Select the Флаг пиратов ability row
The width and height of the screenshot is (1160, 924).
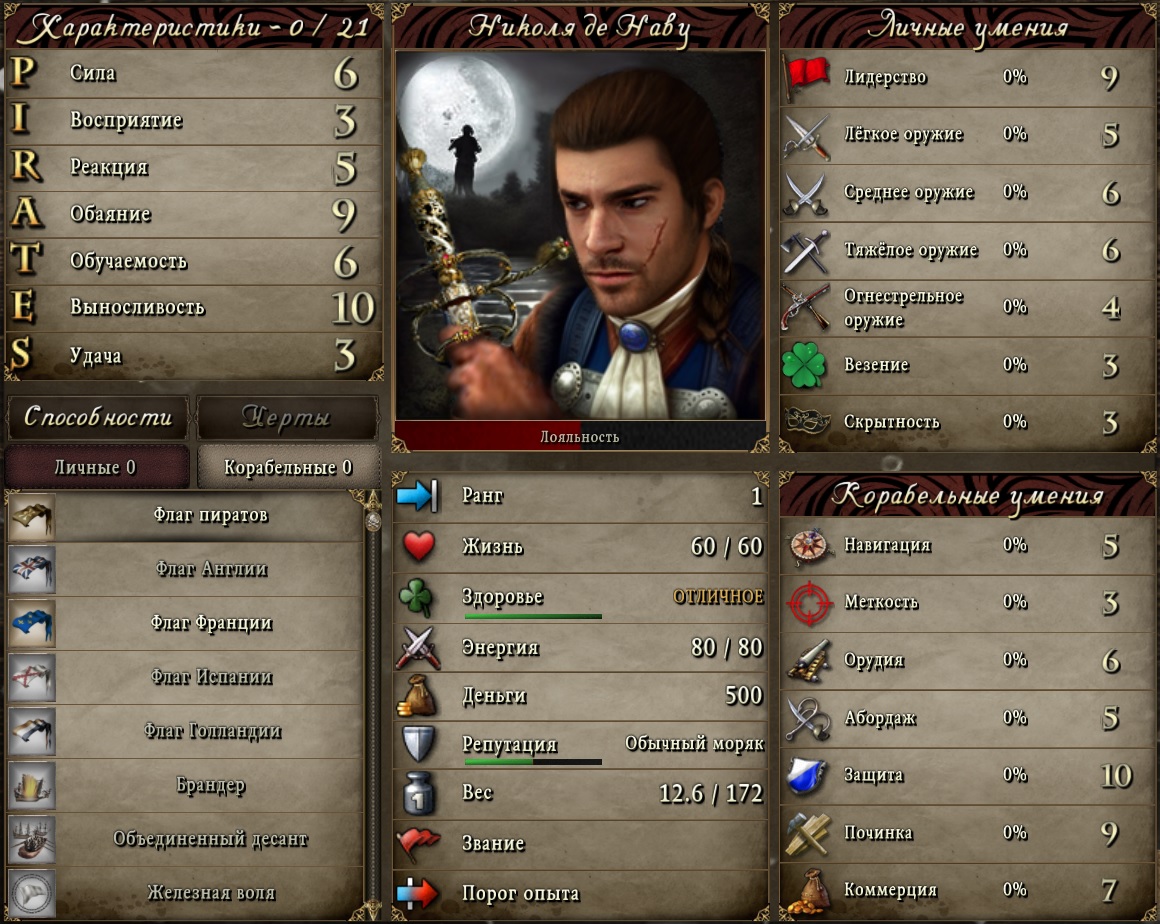(x=185, y=516)
